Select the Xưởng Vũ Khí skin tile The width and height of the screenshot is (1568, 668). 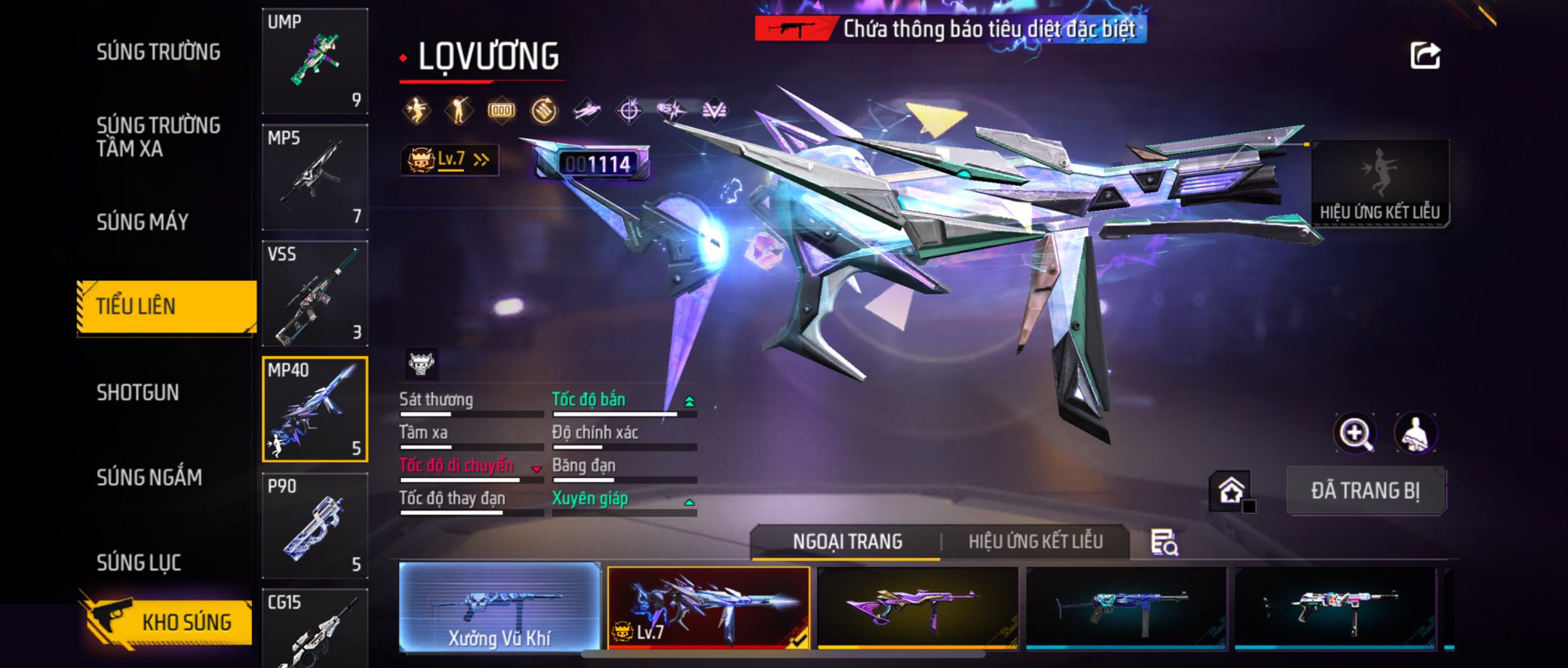coord(500,607)
